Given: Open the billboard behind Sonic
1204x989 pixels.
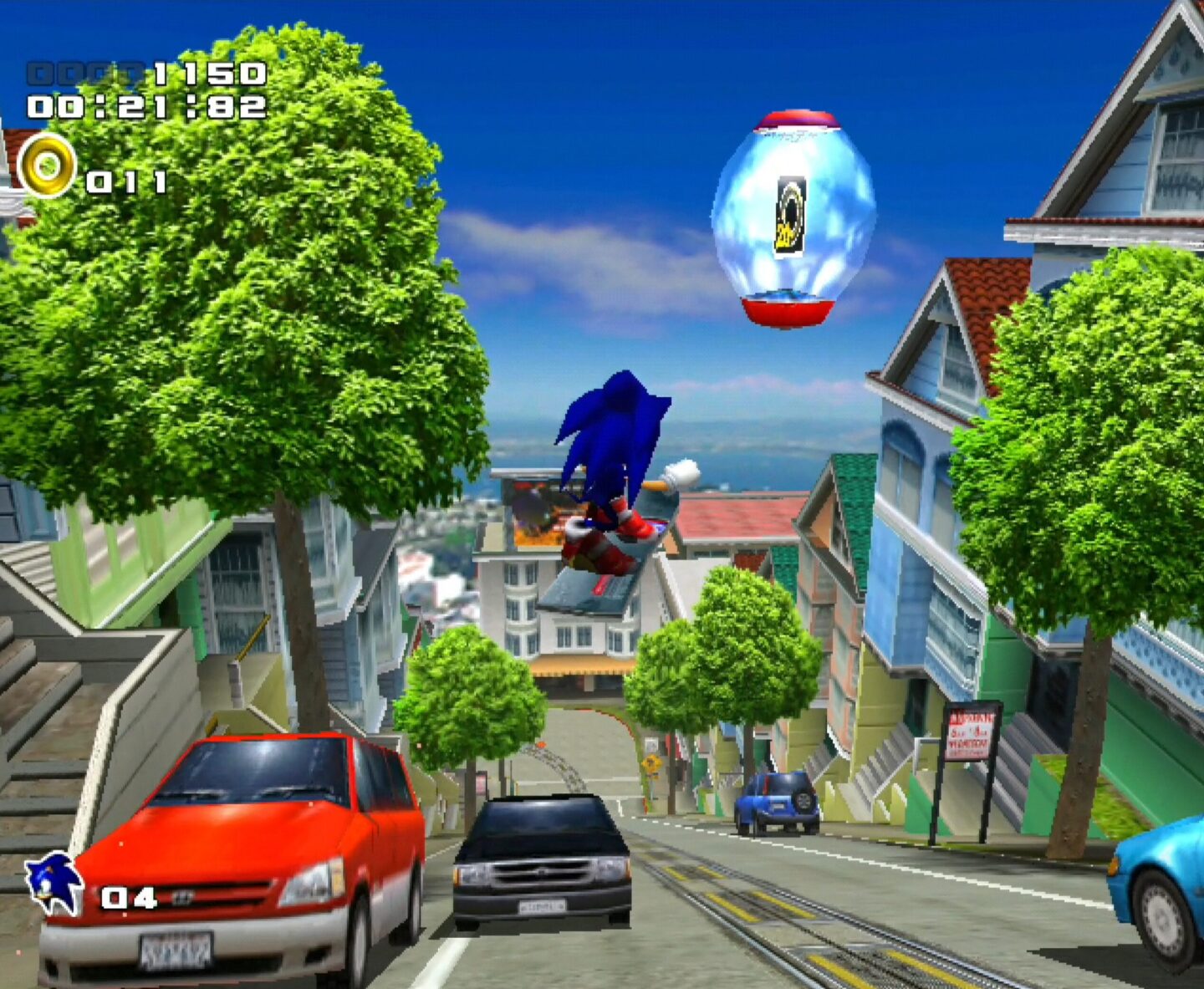Looking at the screenshot, I should point(535,510).
